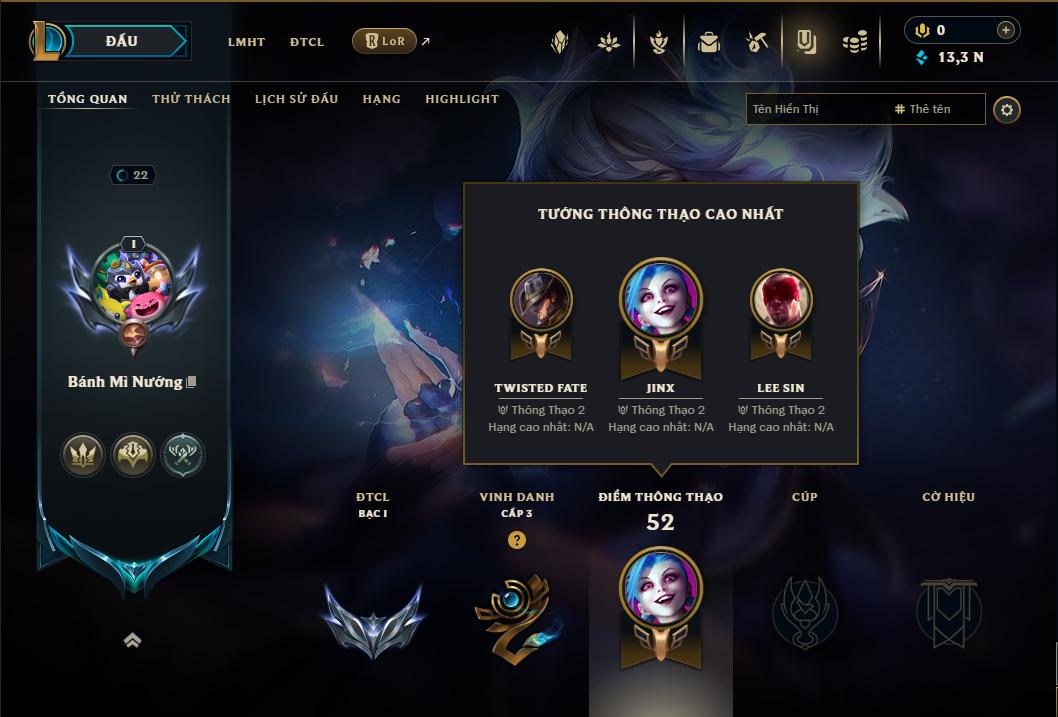
Task: Add RP with the plus button
Action: click(x=1005, y=30)
